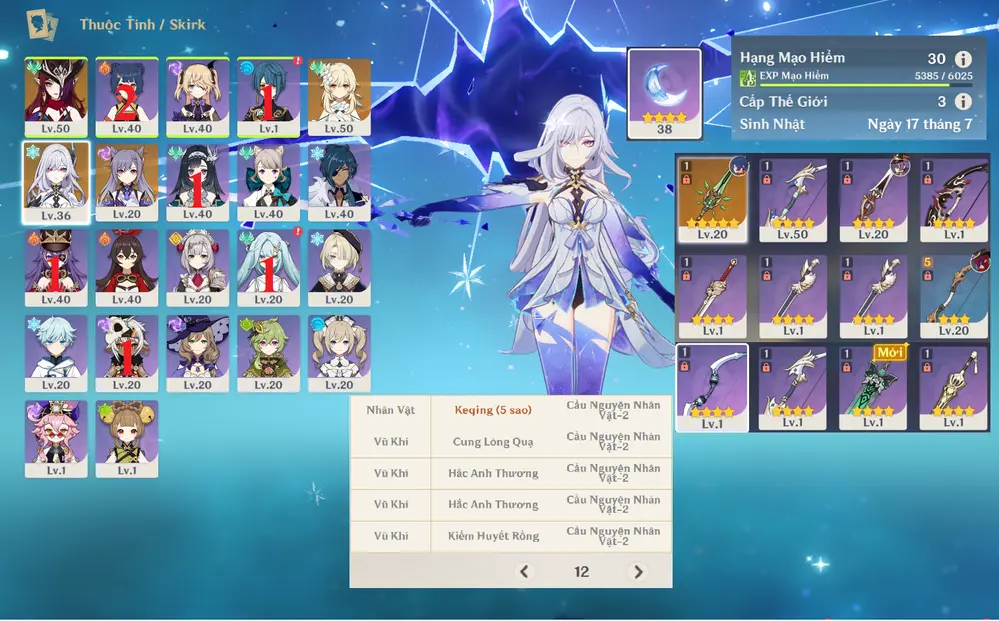The height and width of the screenshot is (621, 999).
Task: Select the Lumine traveler portrait
Action: coord(339,96)
